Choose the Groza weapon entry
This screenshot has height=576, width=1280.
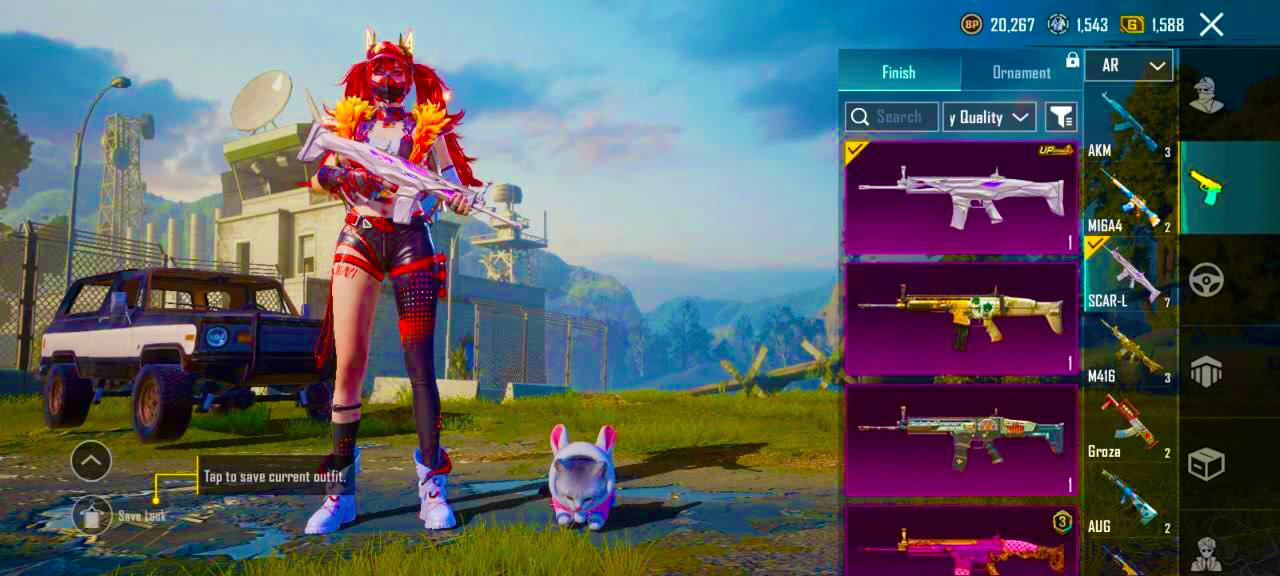(1128, 425)
